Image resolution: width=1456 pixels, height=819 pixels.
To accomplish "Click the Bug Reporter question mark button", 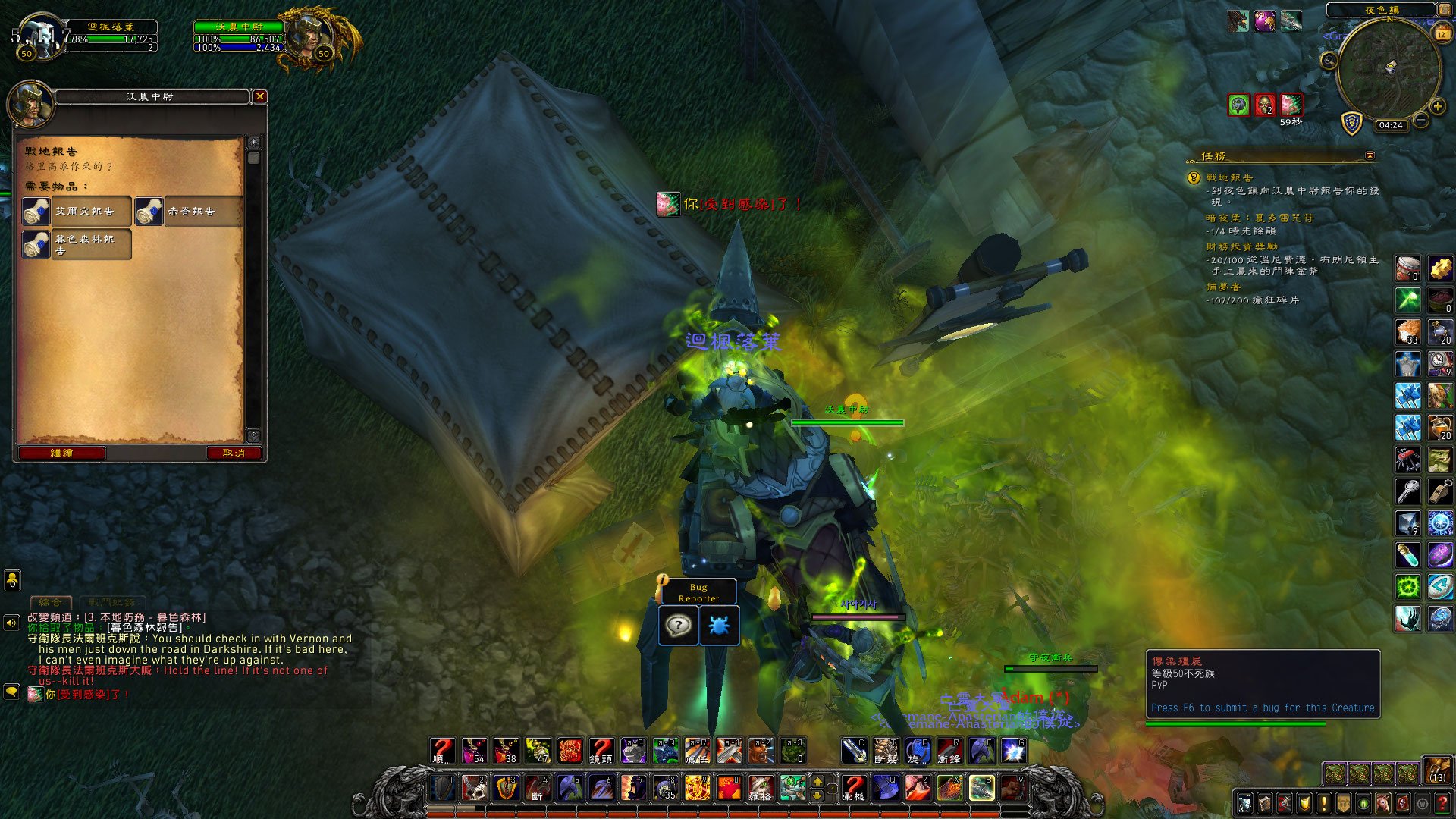I will (x=678, y=626).
